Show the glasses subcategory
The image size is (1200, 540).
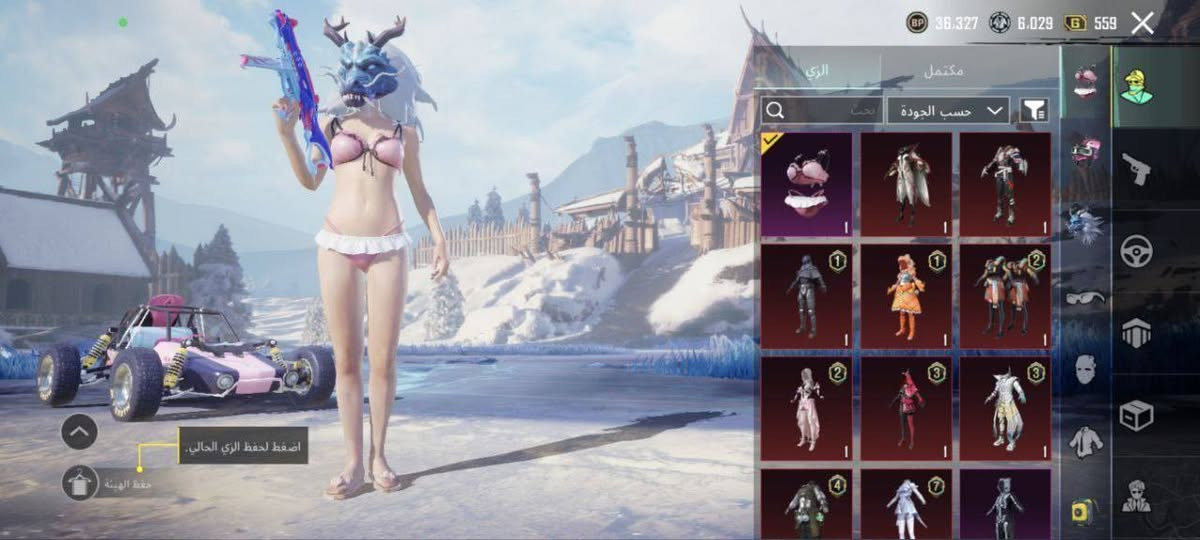tap(1086, 297)
